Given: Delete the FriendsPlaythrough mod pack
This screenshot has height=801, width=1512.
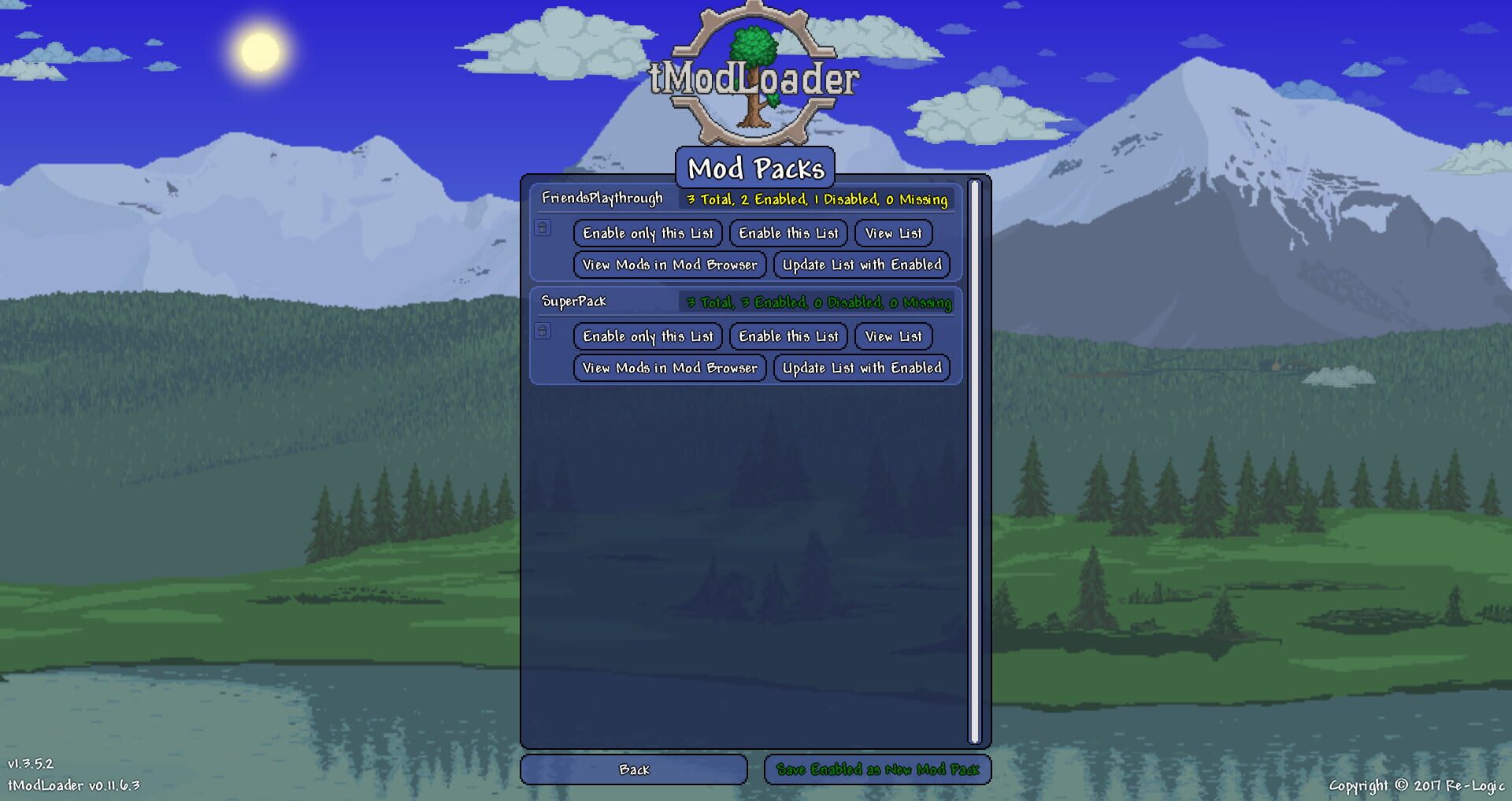Looking at the screenshot, I should click(543, 229).
